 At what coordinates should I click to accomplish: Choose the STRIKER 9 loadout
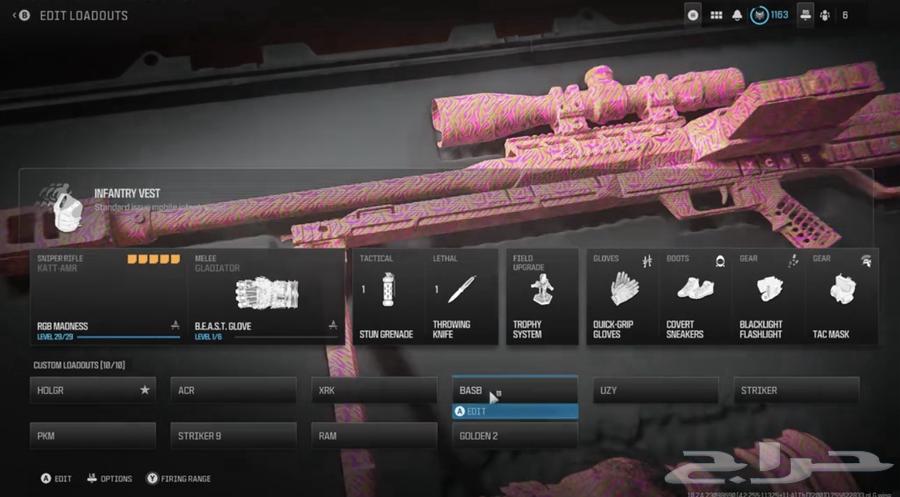click(x=233, y=436)
